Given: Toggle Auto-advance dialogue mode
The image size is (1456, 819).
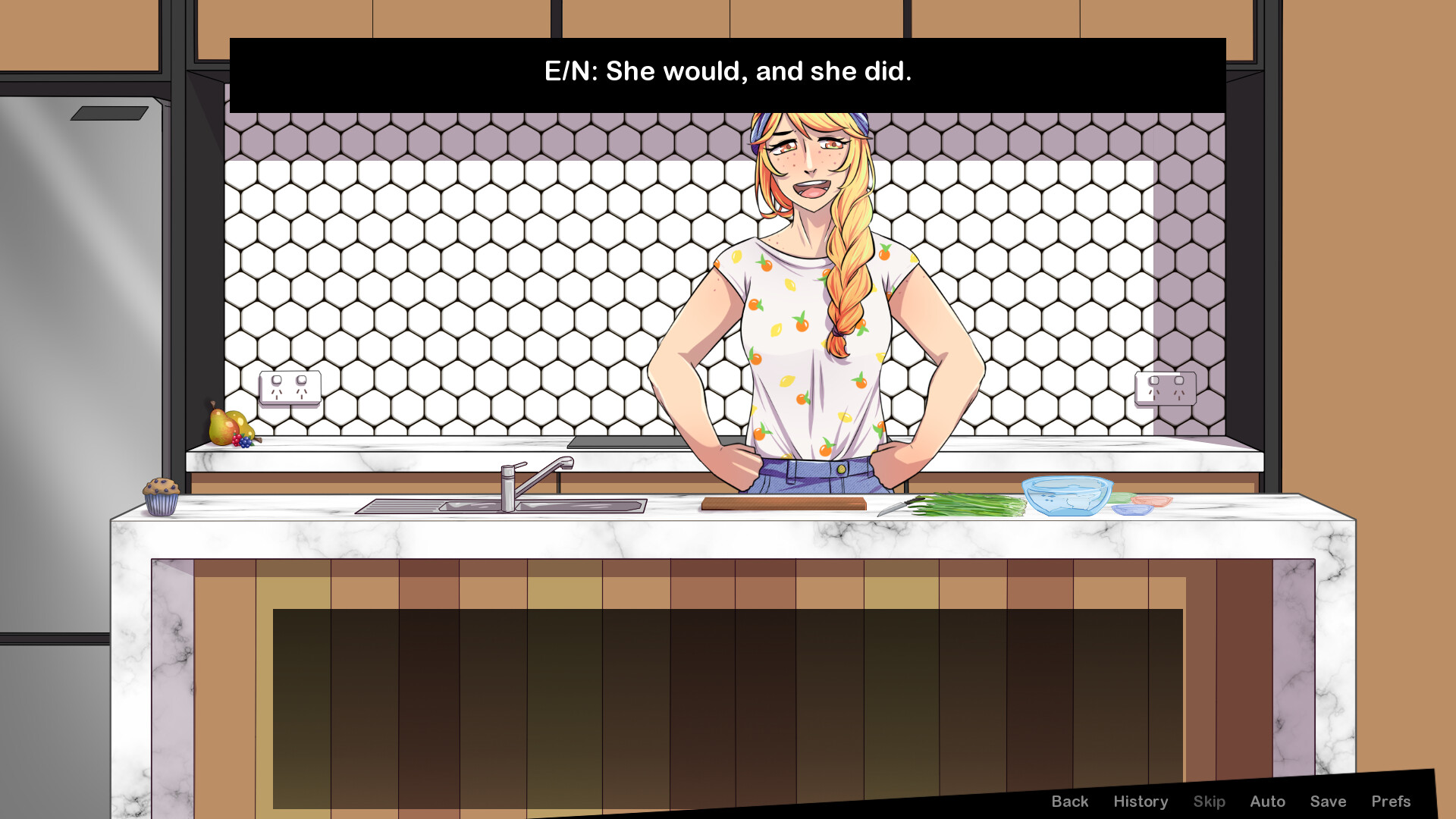Looking at the screenshot, I should tap(1267, 801).
